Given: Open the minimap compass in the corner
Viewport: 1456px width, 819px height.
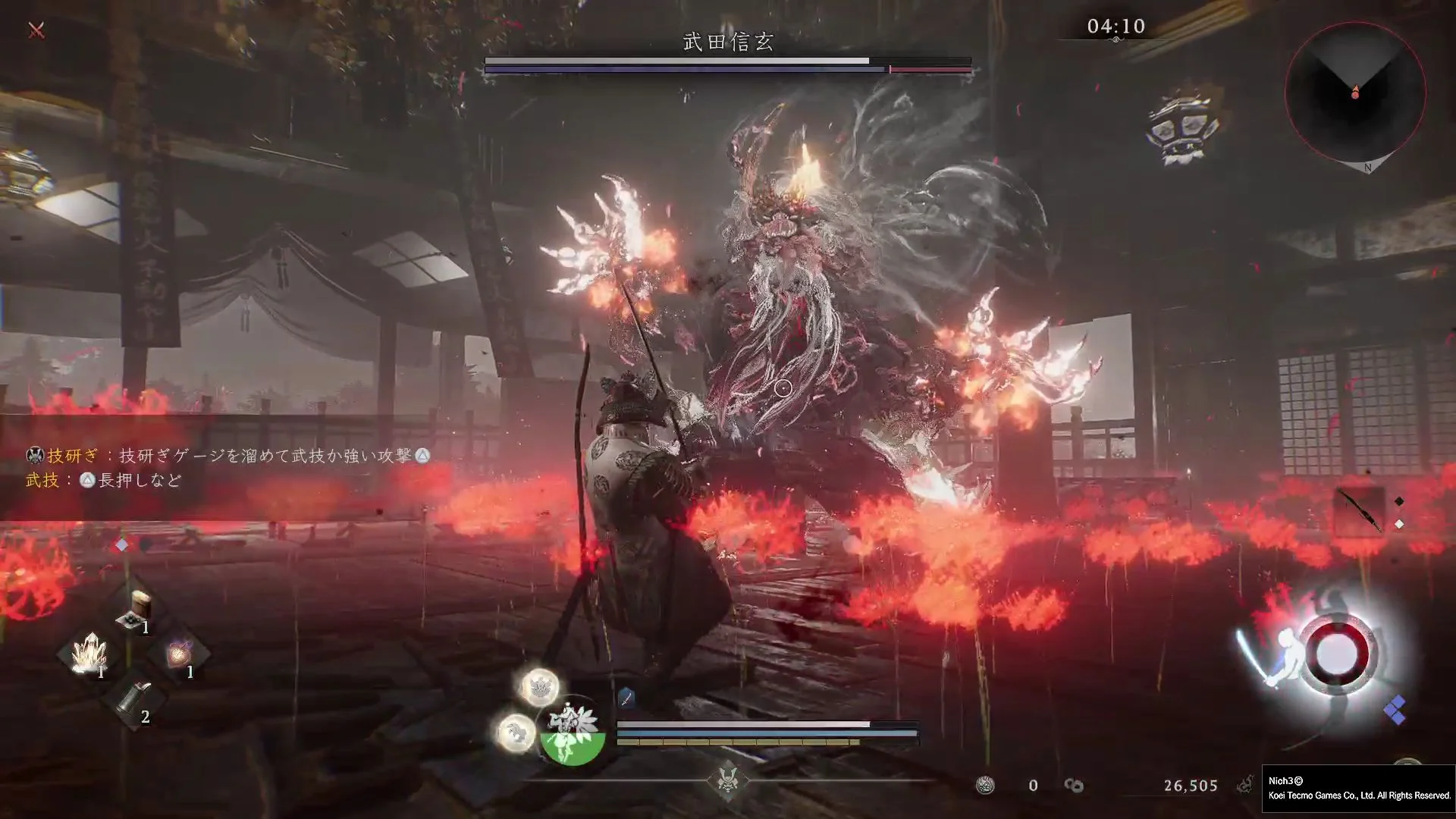Looking at the screenshot, I should (x=1354, y=93).
